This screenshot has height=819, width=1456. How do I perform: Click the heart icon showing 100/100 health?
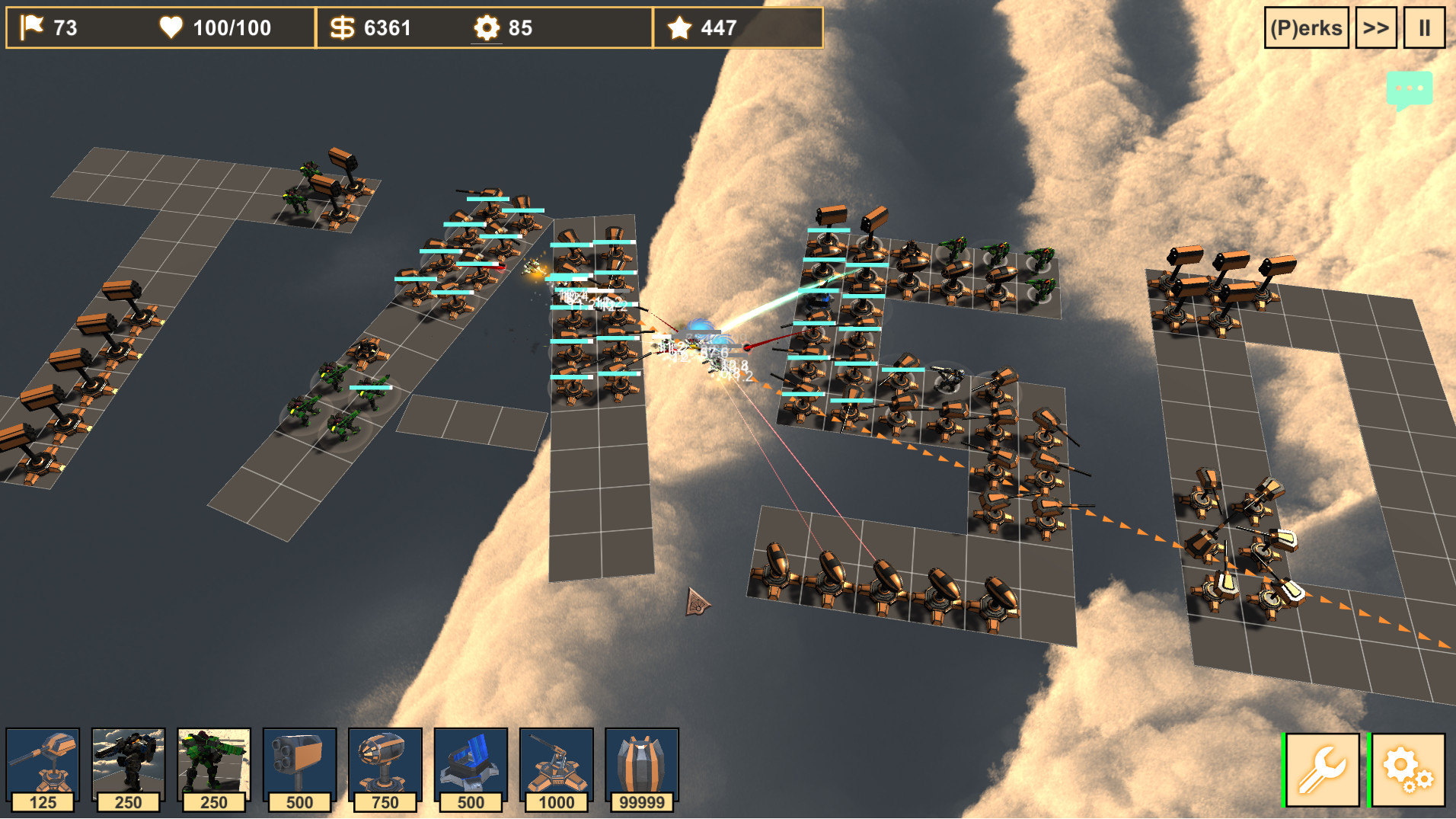point(213,28)
